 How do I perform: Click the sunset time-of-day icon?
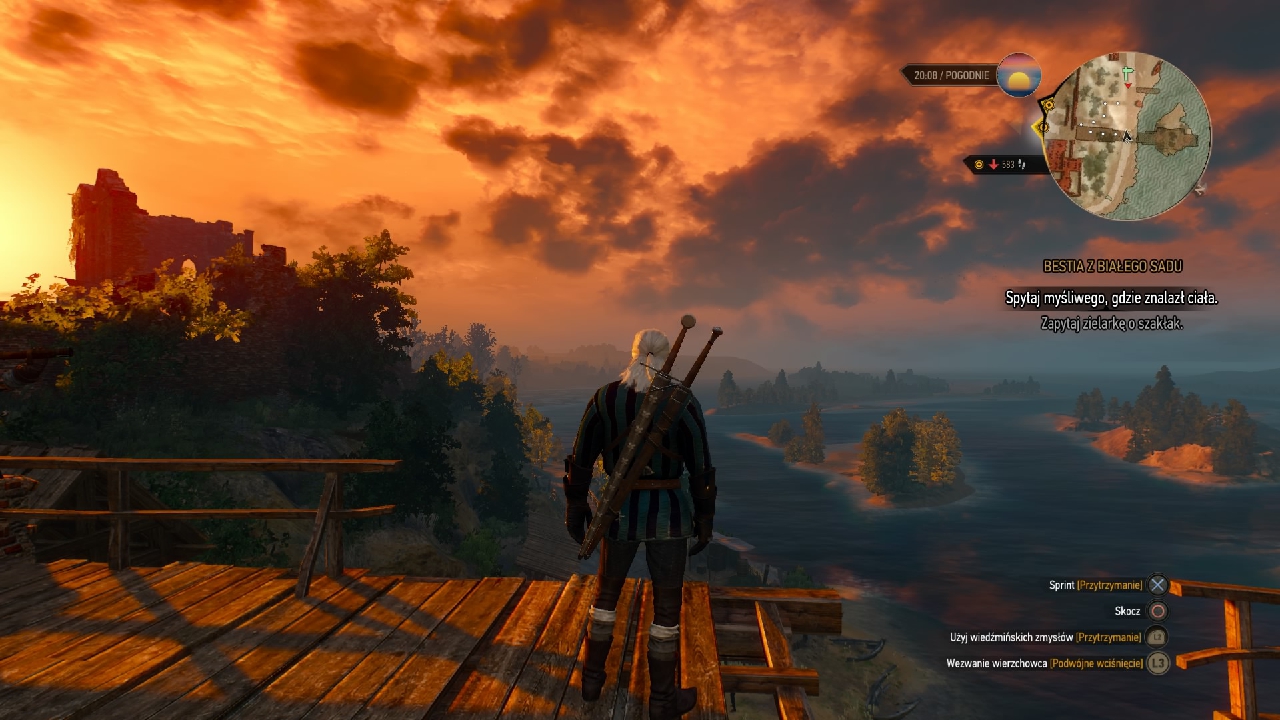click(1019, 75)
